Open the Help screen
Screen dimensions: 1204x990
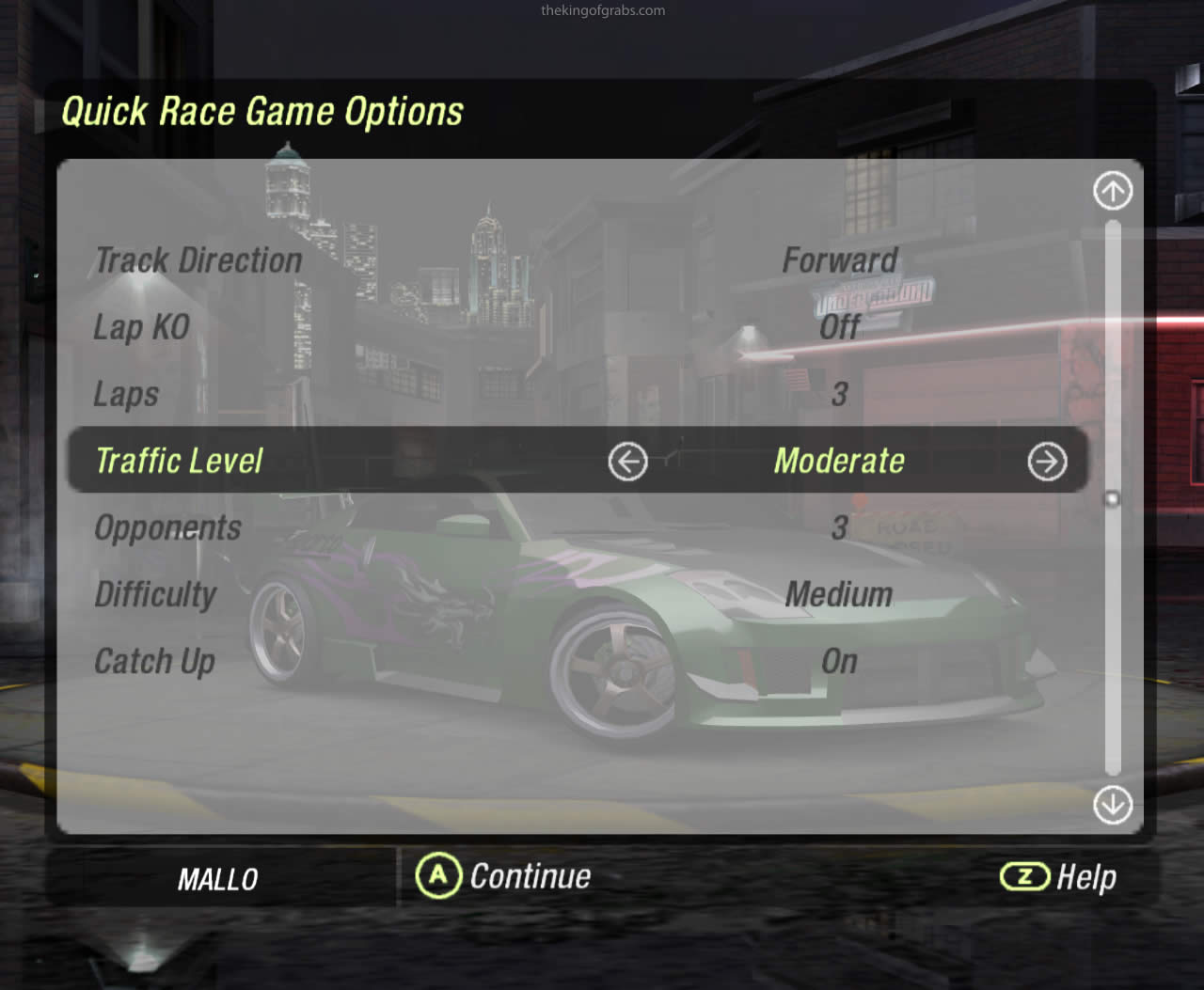(1058, 877)
